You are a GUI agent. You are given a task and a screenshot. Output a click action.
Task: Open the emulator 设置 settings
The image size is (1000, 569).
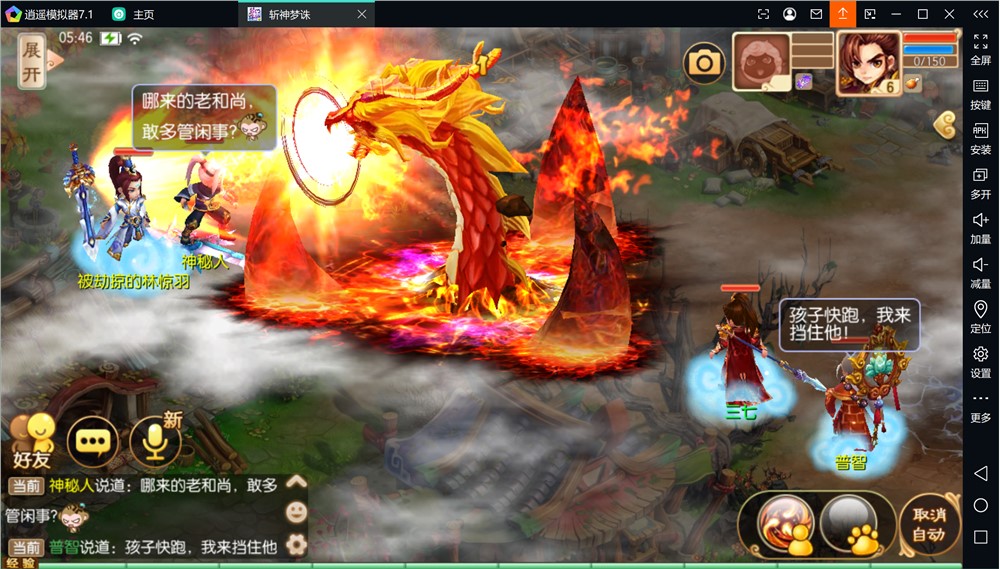tap(980, 361)
